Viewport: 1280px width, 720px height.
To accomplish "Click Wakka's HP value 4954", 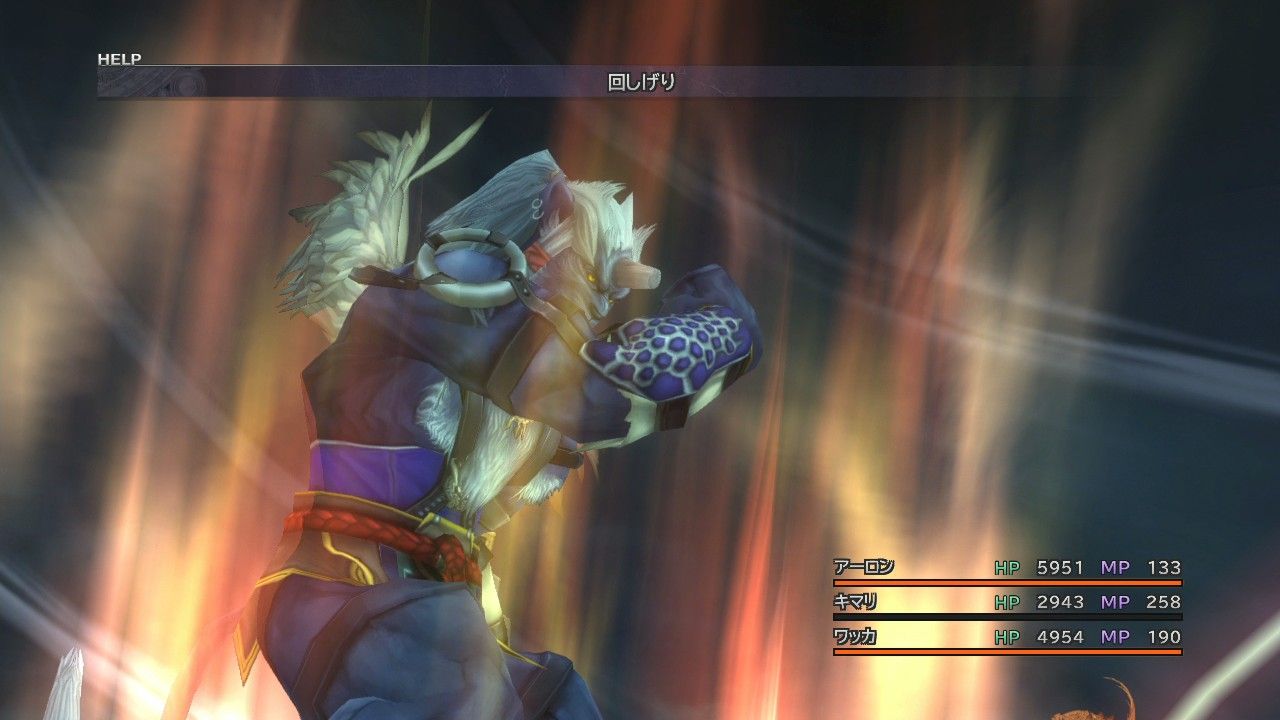I will point(1060,638).
